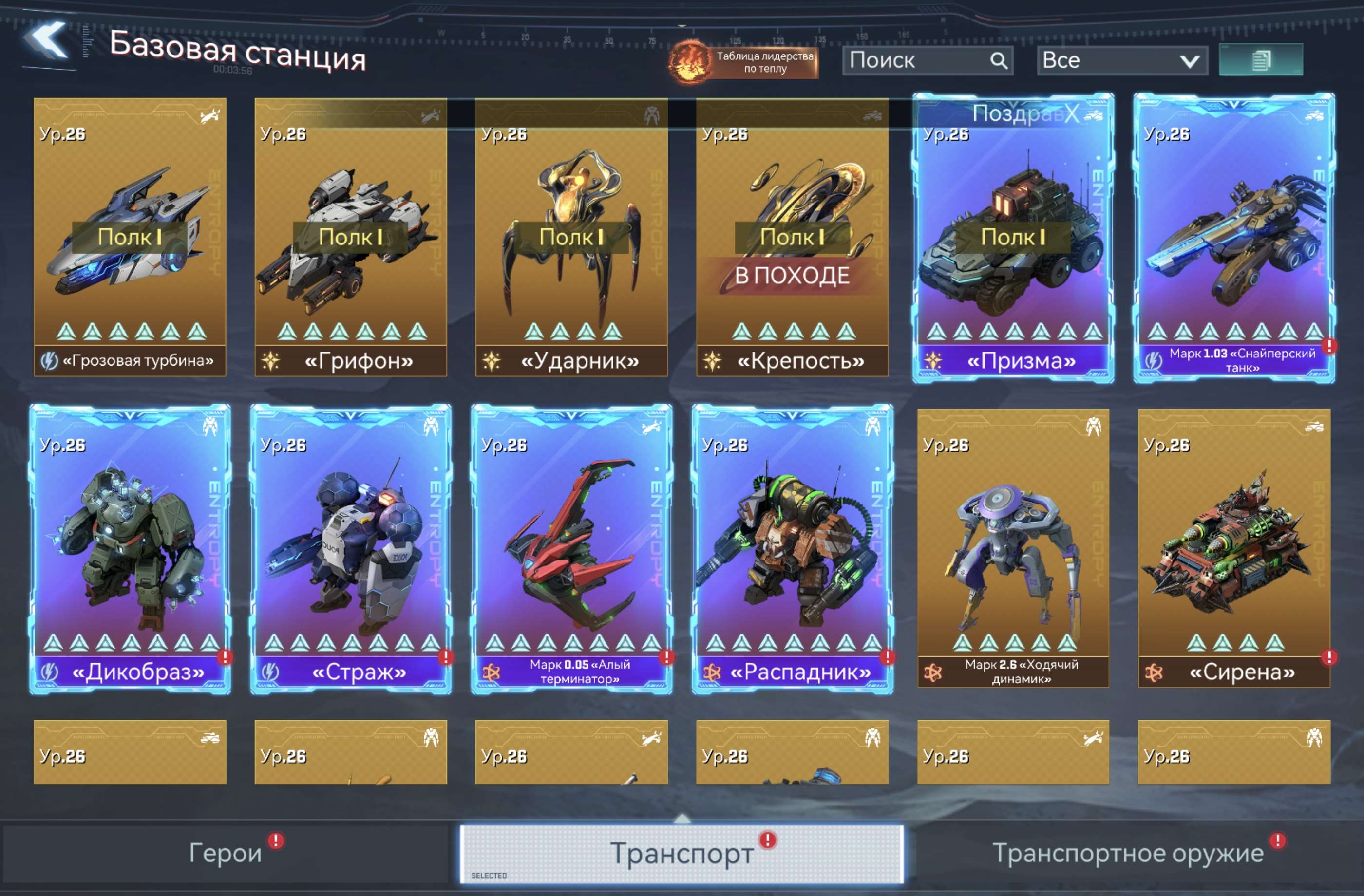Click the teal document list button
The width and height of the screenshot is (1364, 896).
coord(1260,59)
